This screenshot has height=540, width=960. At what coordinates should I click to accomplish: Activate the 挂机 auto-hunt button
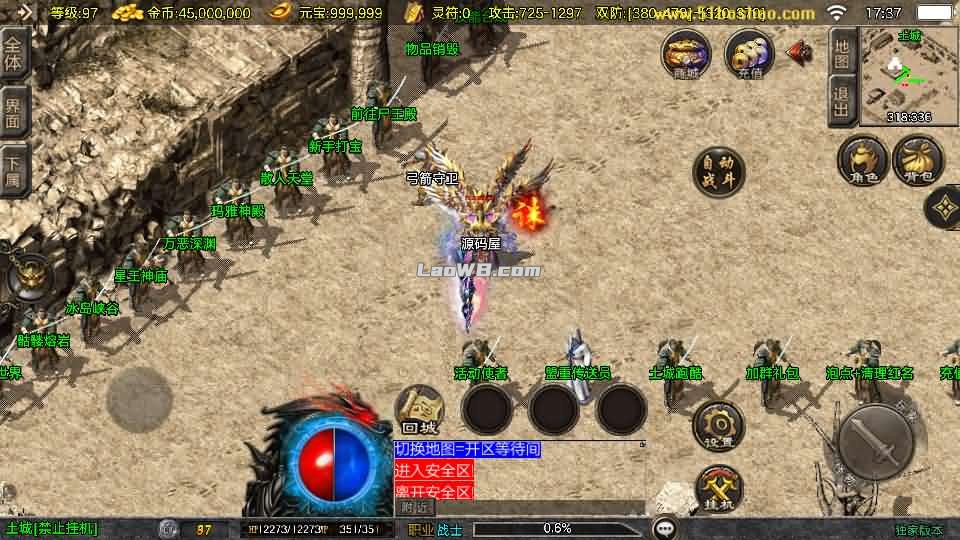pyautogui.click(x=718, y=487)
